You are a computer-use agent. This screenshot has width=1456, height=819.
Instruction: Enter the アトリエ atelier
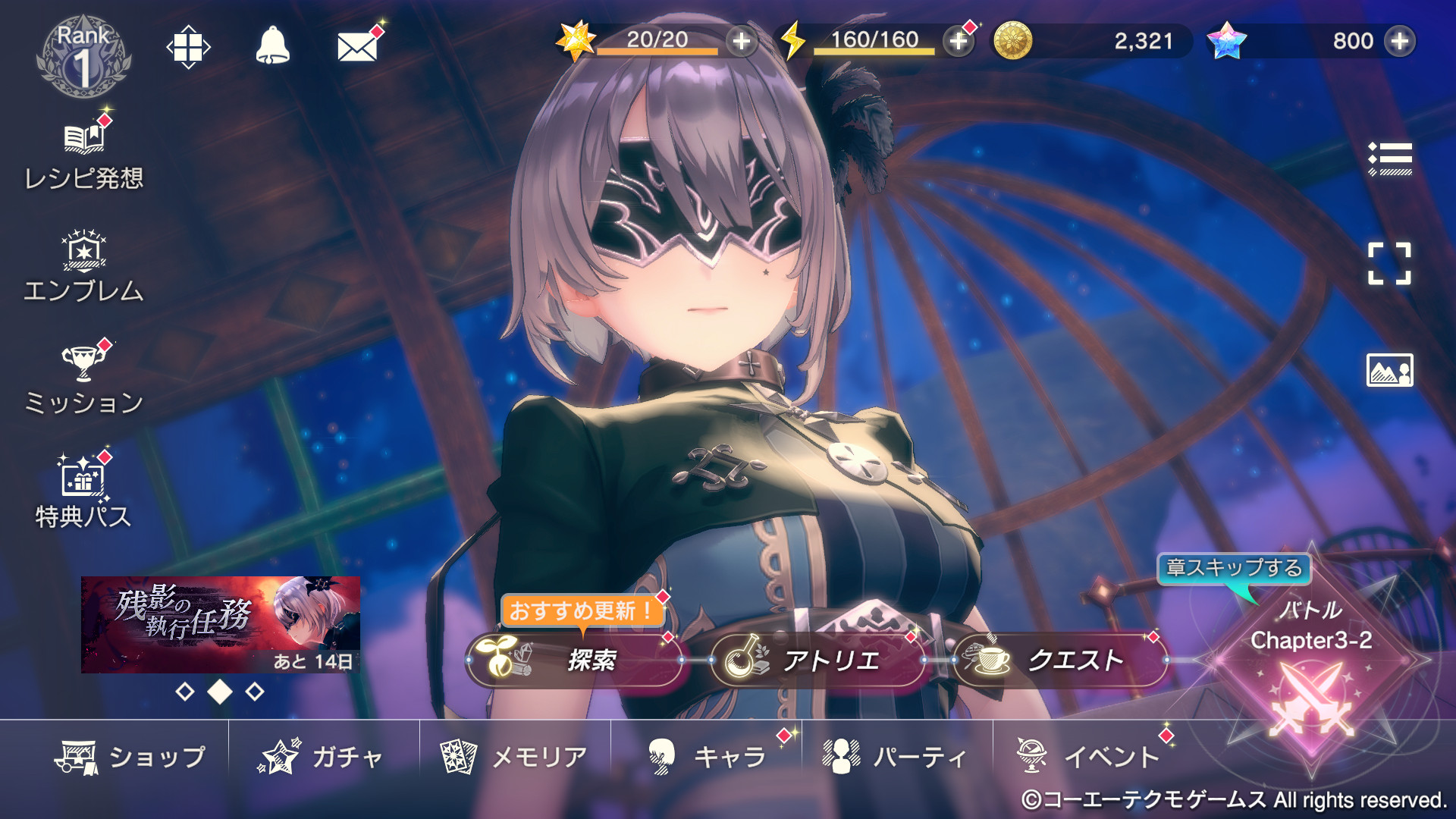point(817,661)
